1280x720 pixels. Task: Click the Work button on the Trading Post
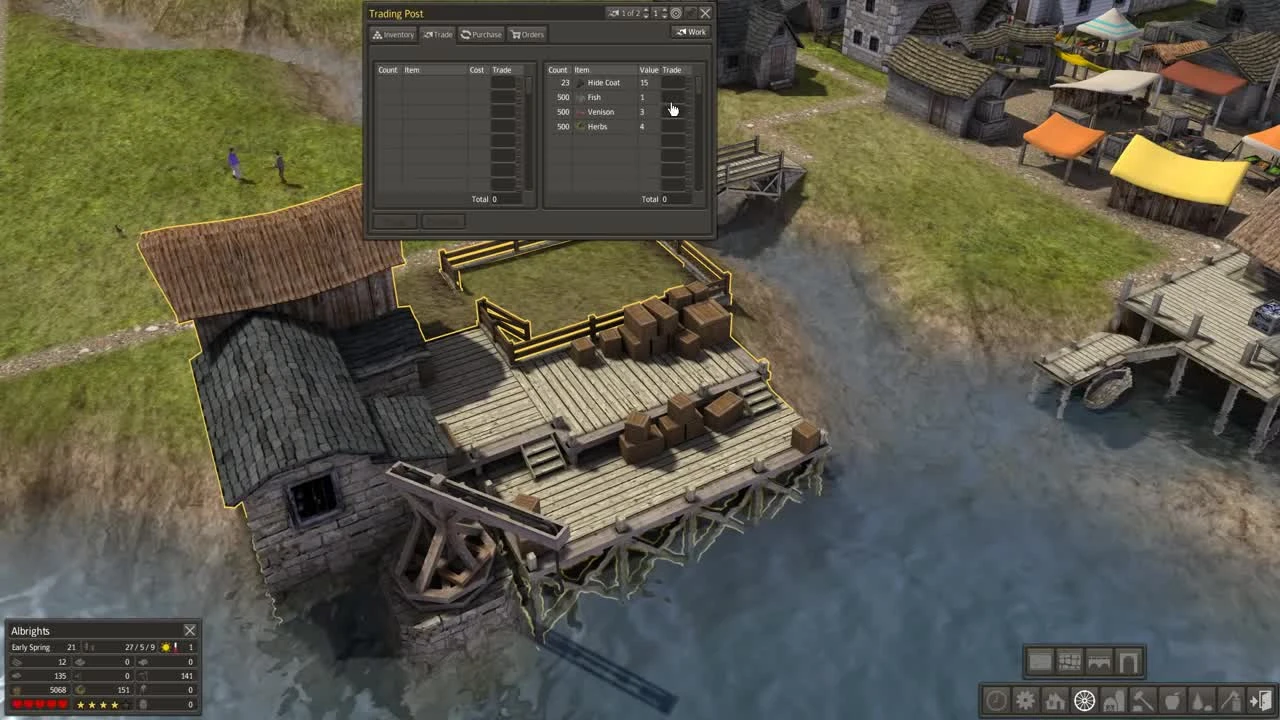pos(692,31)
